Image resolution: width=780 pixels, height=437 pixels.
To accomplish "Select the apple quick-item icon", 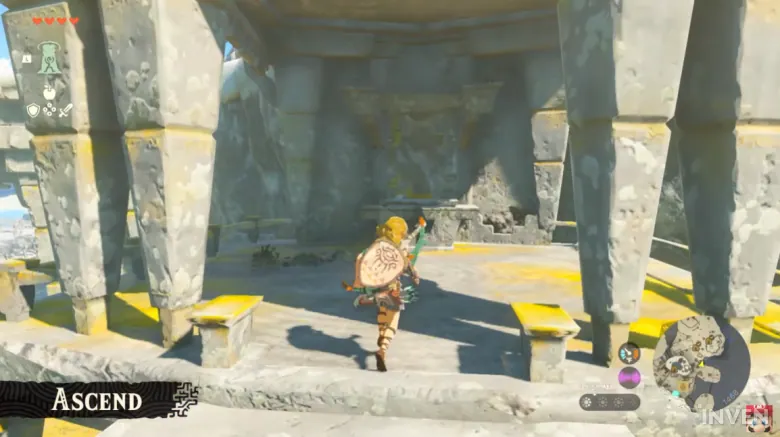I will tap(49, 92).
